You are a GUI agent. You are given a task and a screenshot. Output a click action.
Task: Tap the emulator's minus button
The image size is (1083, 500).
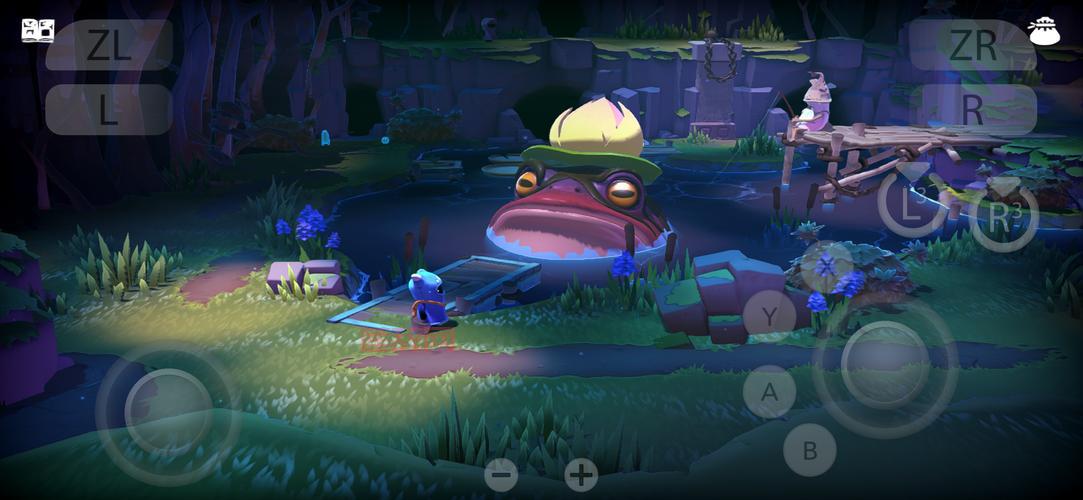pyautogui.click(x=501, y=474)
